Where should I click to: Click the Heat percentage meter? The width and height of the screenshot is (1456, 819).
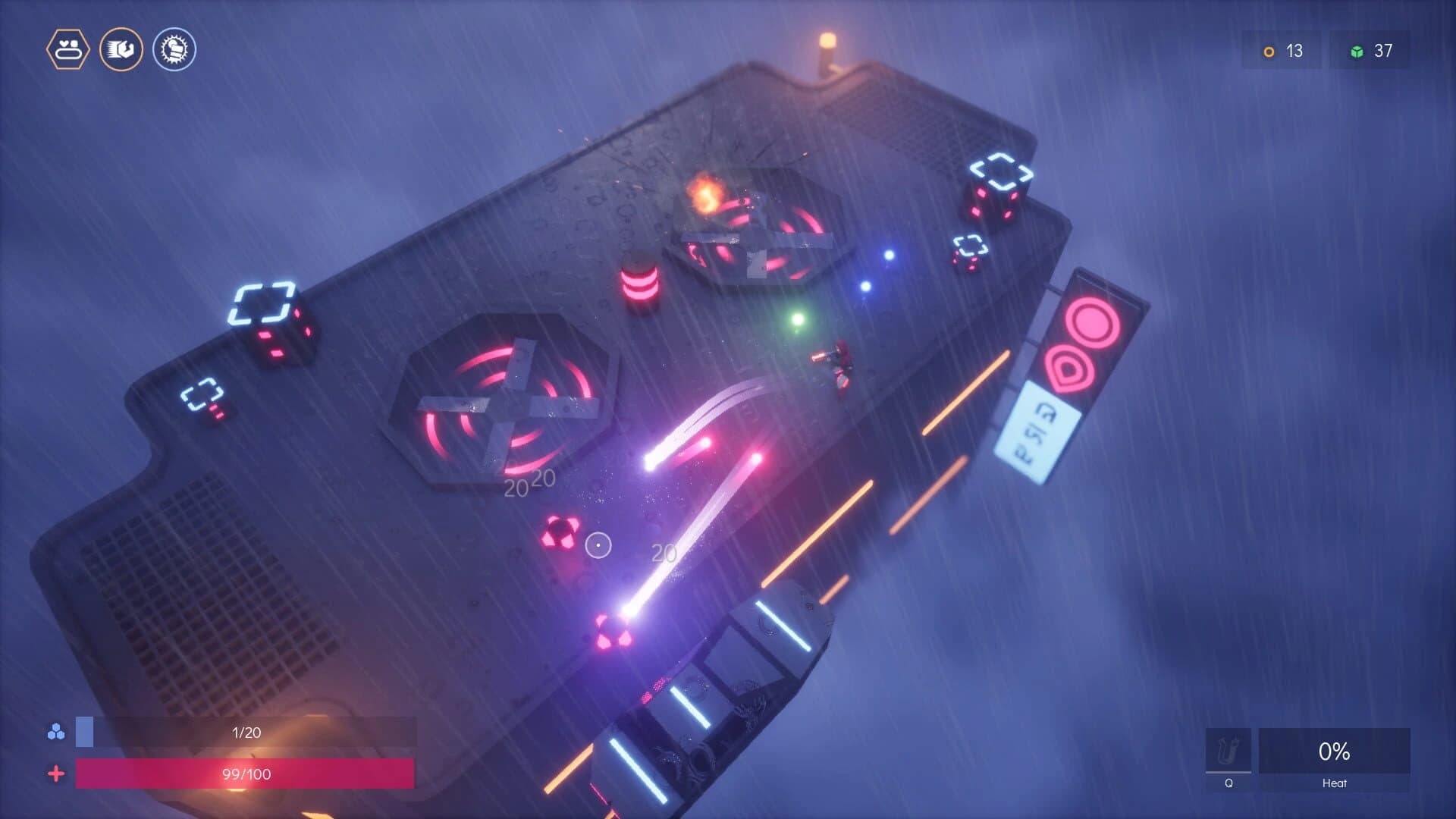point(1335,752)
